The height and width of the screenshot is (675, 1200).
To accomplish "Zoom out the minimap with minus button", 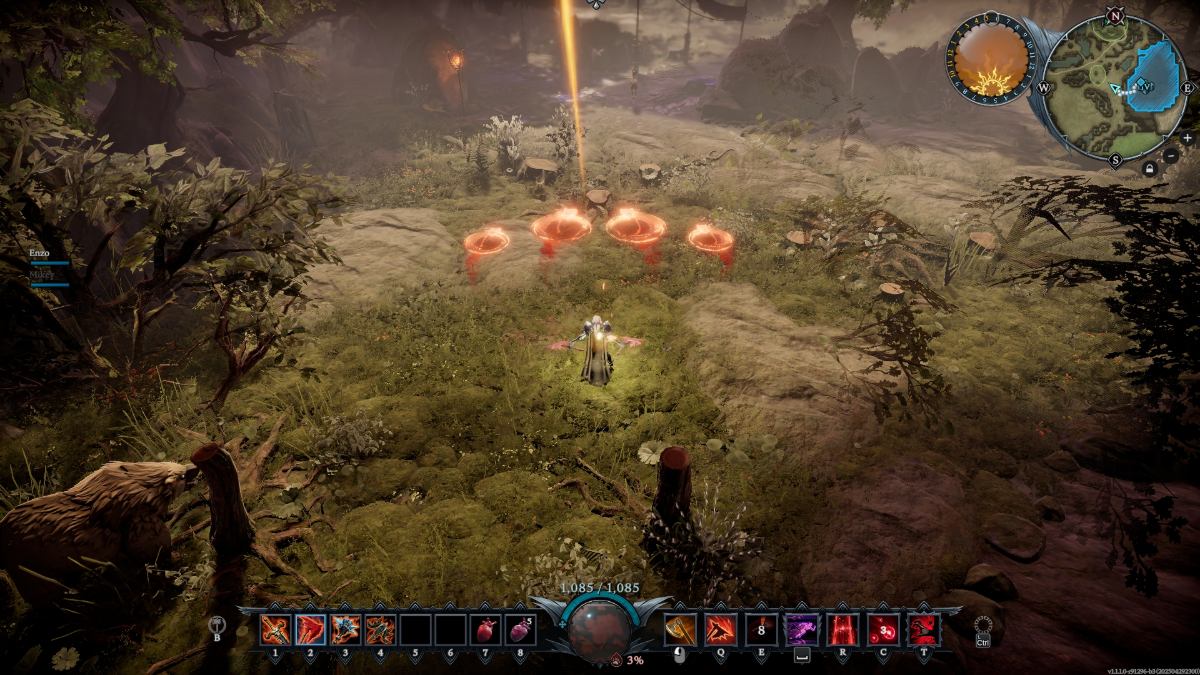I will click(1171, 156).
